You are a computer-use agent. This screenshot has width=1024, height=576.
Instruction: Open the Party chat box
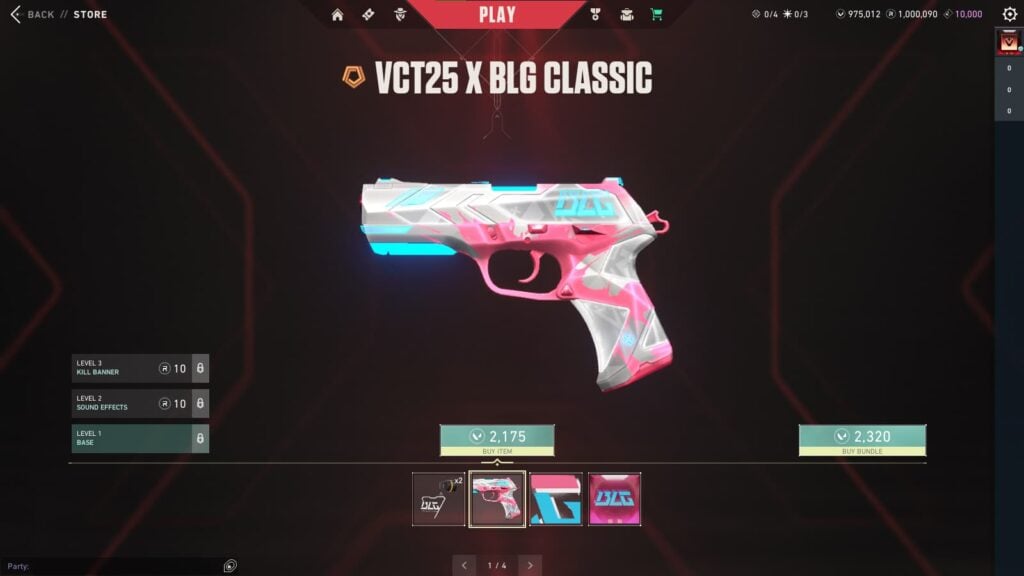(x=110, y=566)
